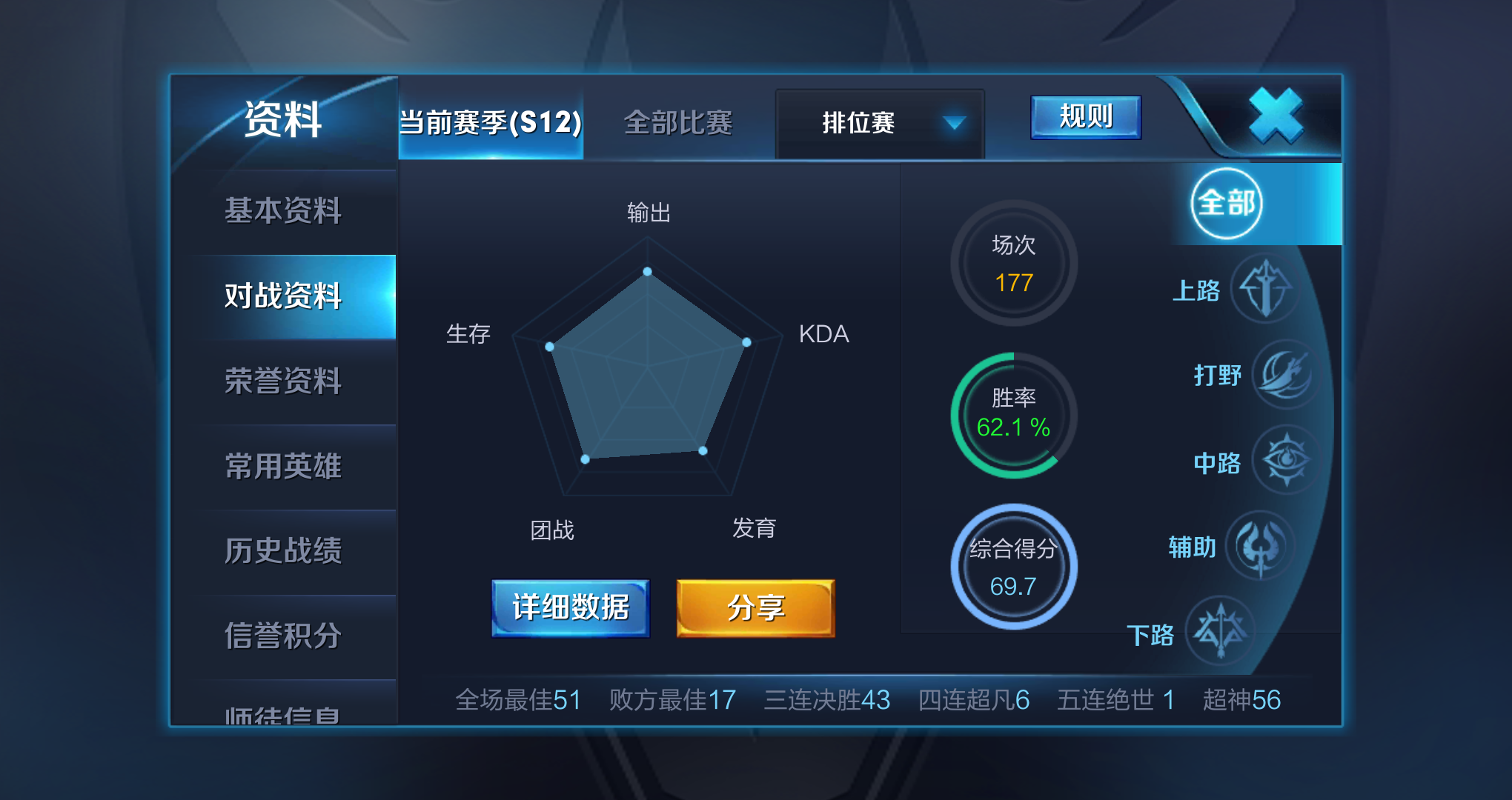
Task: Select the 当前赛季(S12) tab
Action: [x=491, y=123]
